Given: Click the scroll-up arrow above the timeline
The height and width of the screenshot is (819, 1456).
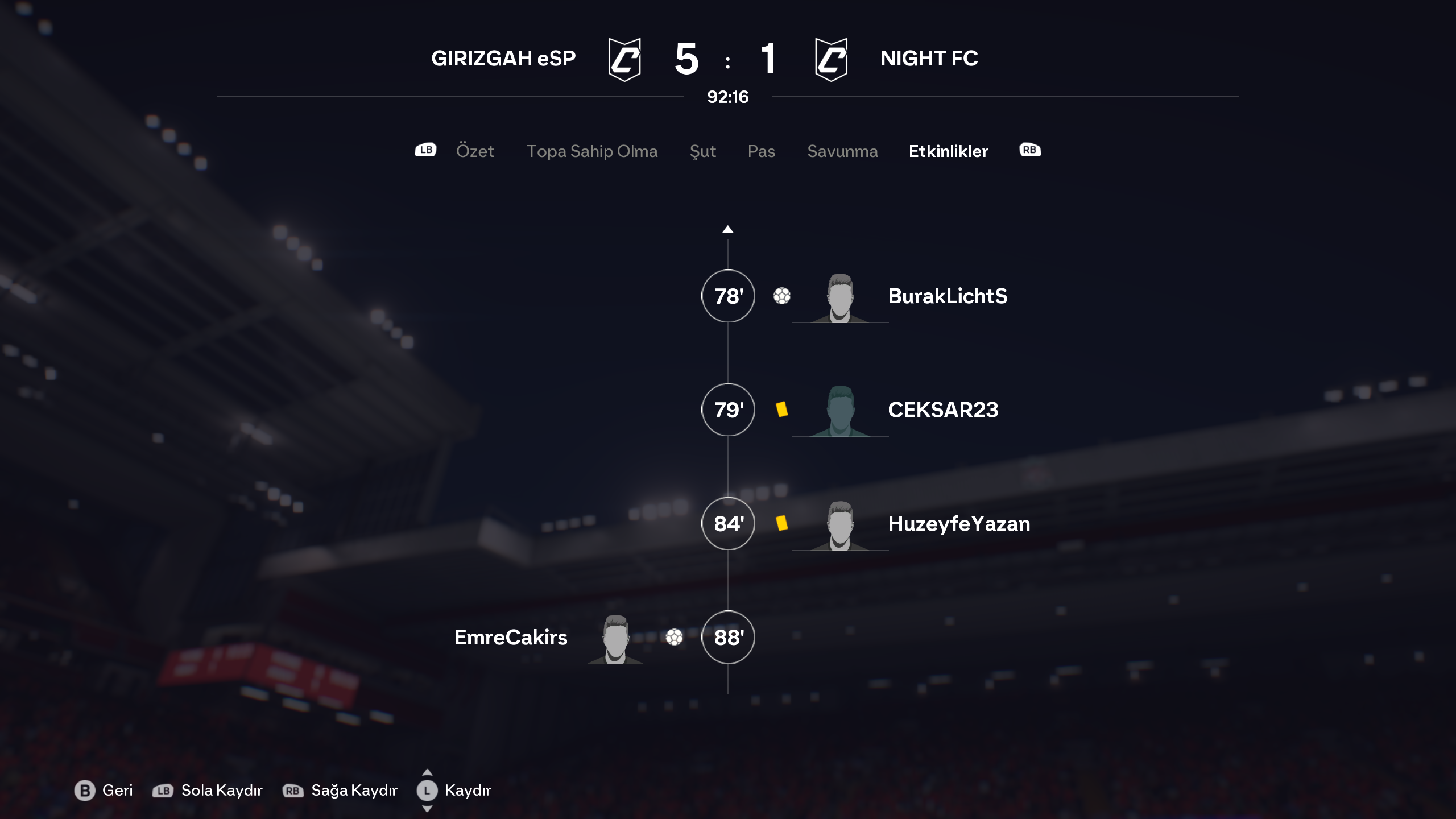Looking at the screenshot, I should [727, 230].
